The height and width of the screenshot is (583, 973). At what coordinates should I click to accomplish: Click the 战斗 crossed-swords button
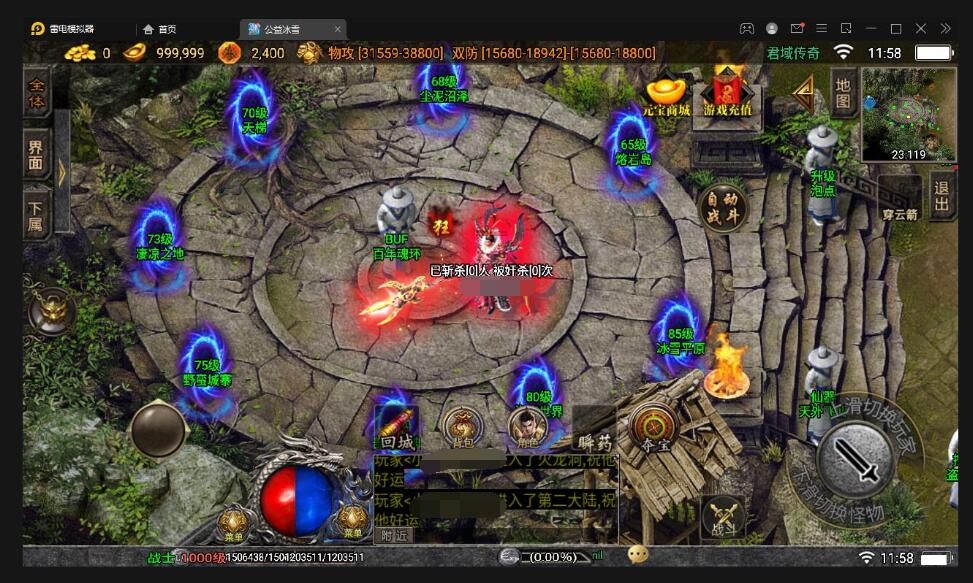[722, 518]
